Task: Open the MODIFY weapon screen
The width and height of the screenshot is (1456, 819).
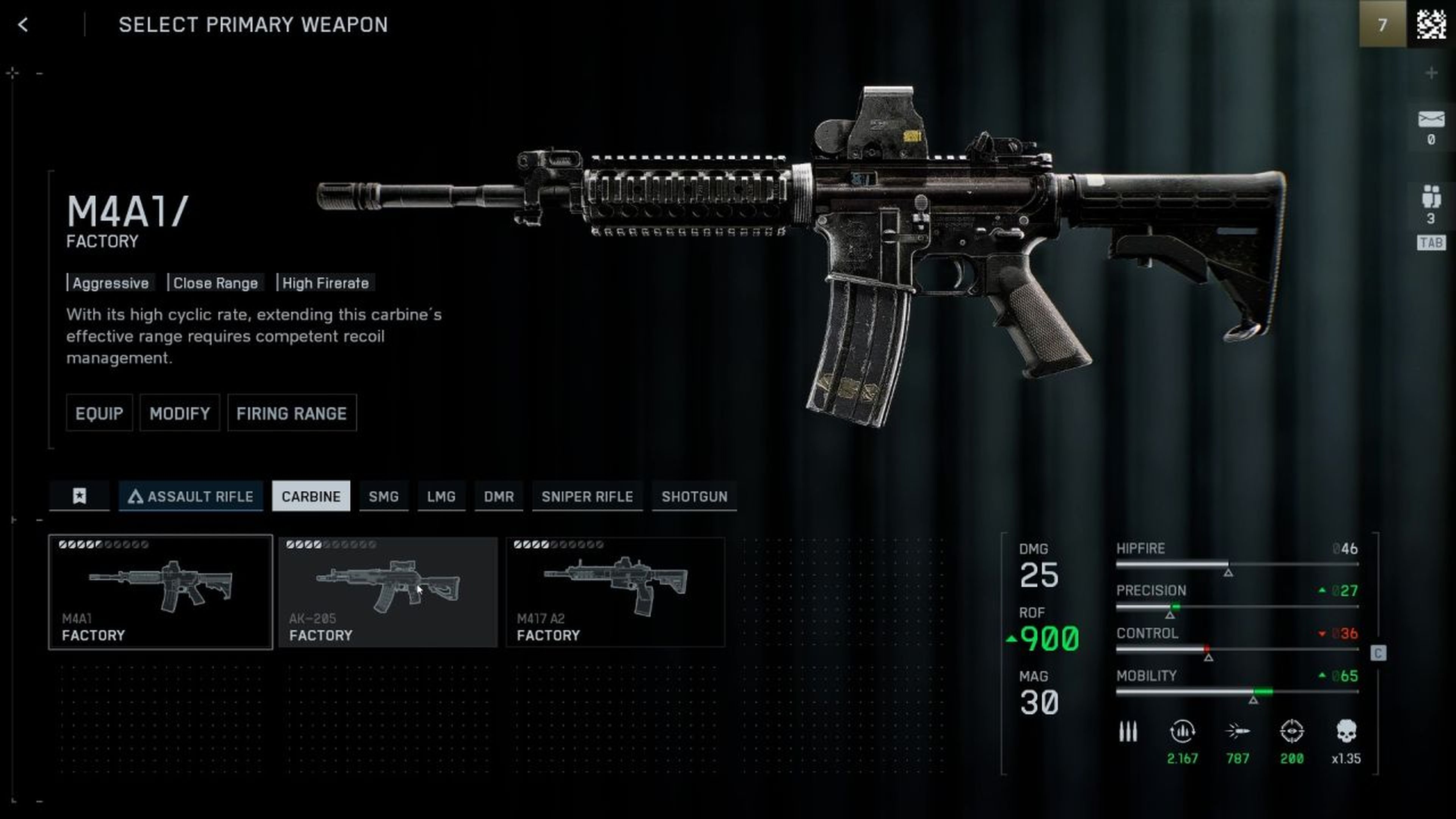Action: coord(179,413)
